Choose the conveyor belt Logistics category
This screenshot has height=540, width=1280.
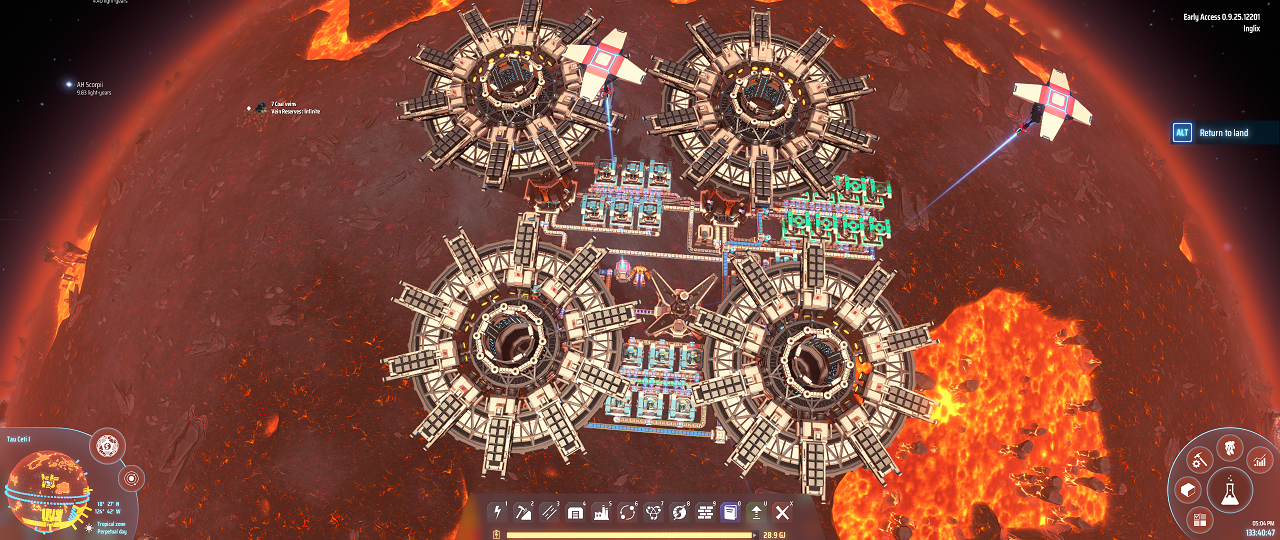549,513
